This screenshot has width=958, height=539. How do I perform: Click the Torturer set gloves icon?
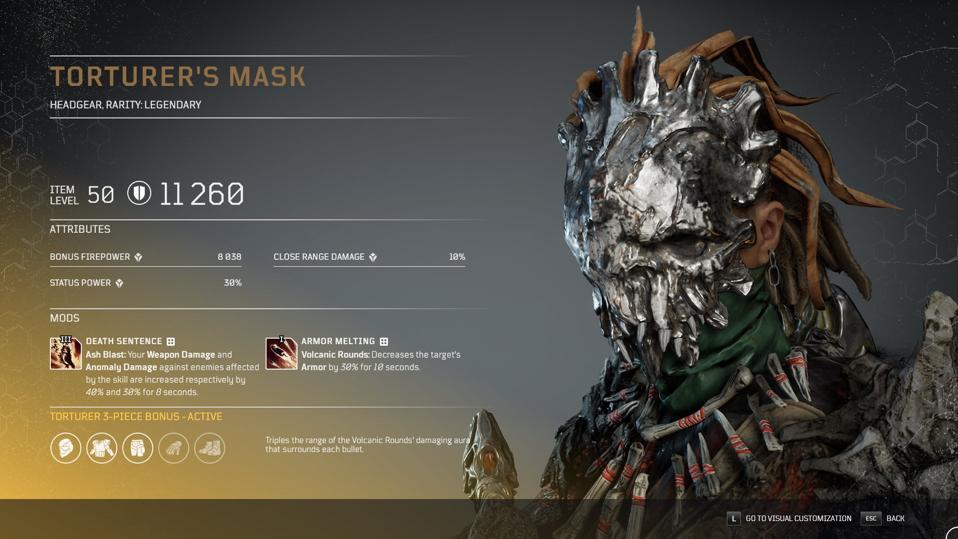pyautogui.click(x=174, y=447)
